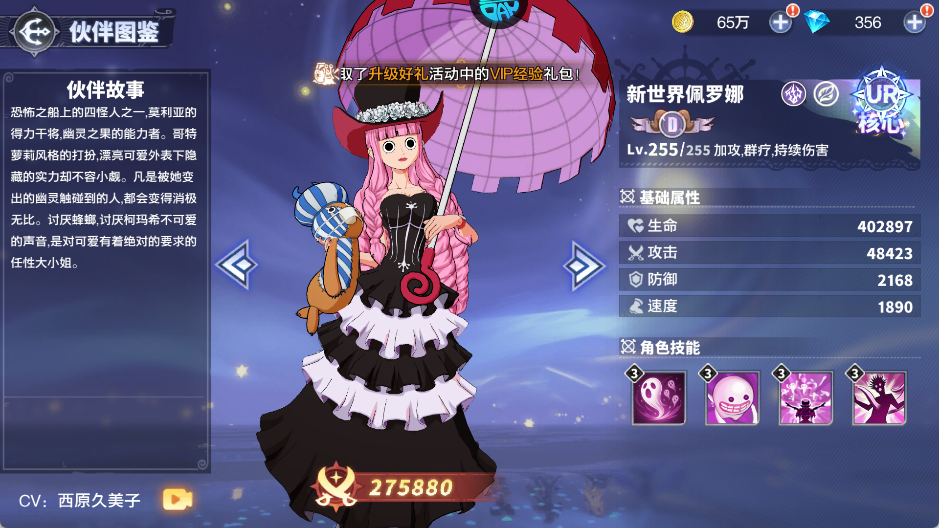This screenshot has height=528, width=939.
Task: Add gold coins with the plus button
Action: [x=781, y=21]
